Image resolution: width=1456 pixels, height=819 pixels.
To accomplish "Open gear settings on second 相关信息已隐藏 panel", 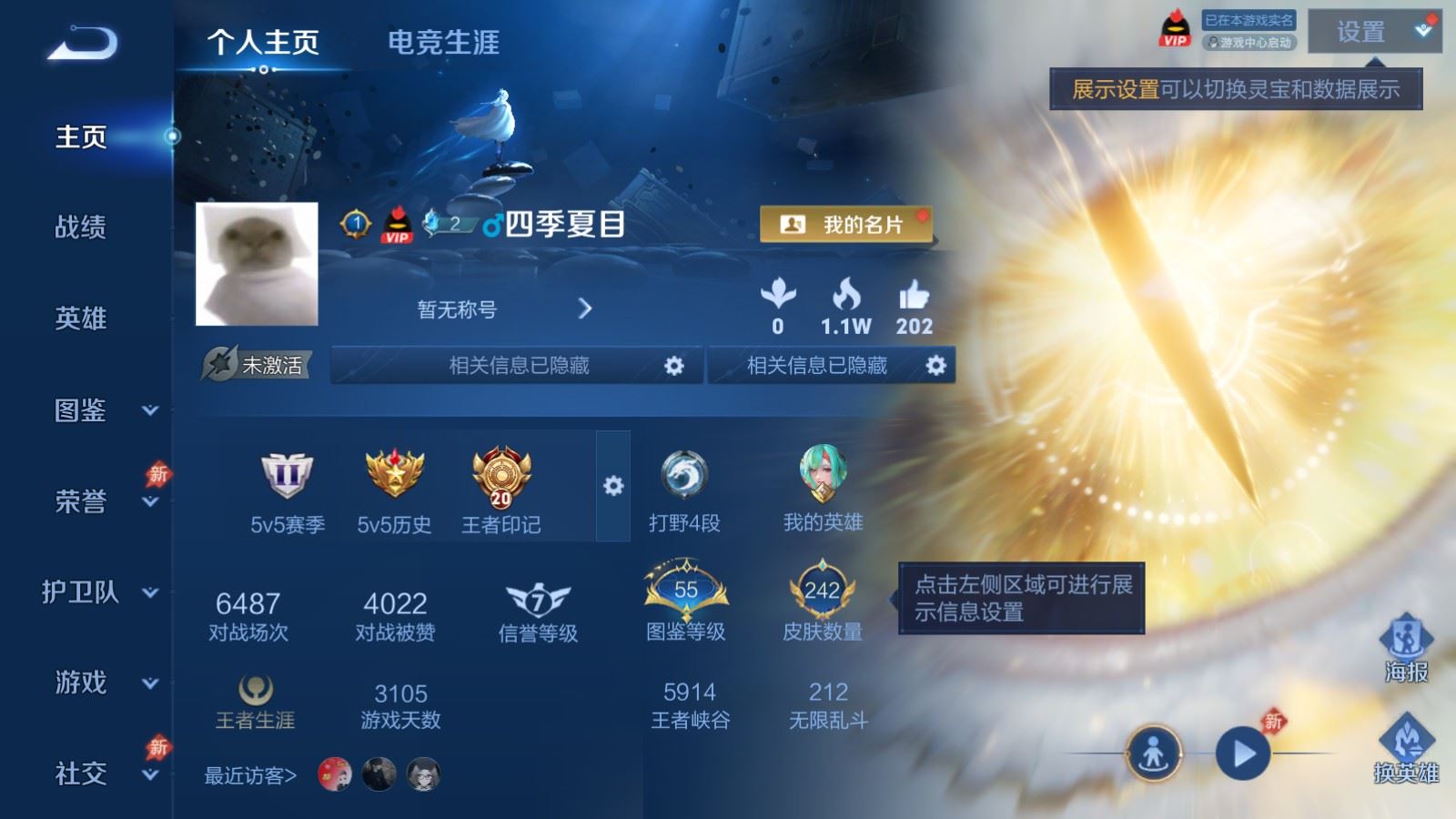I will 933,365.
